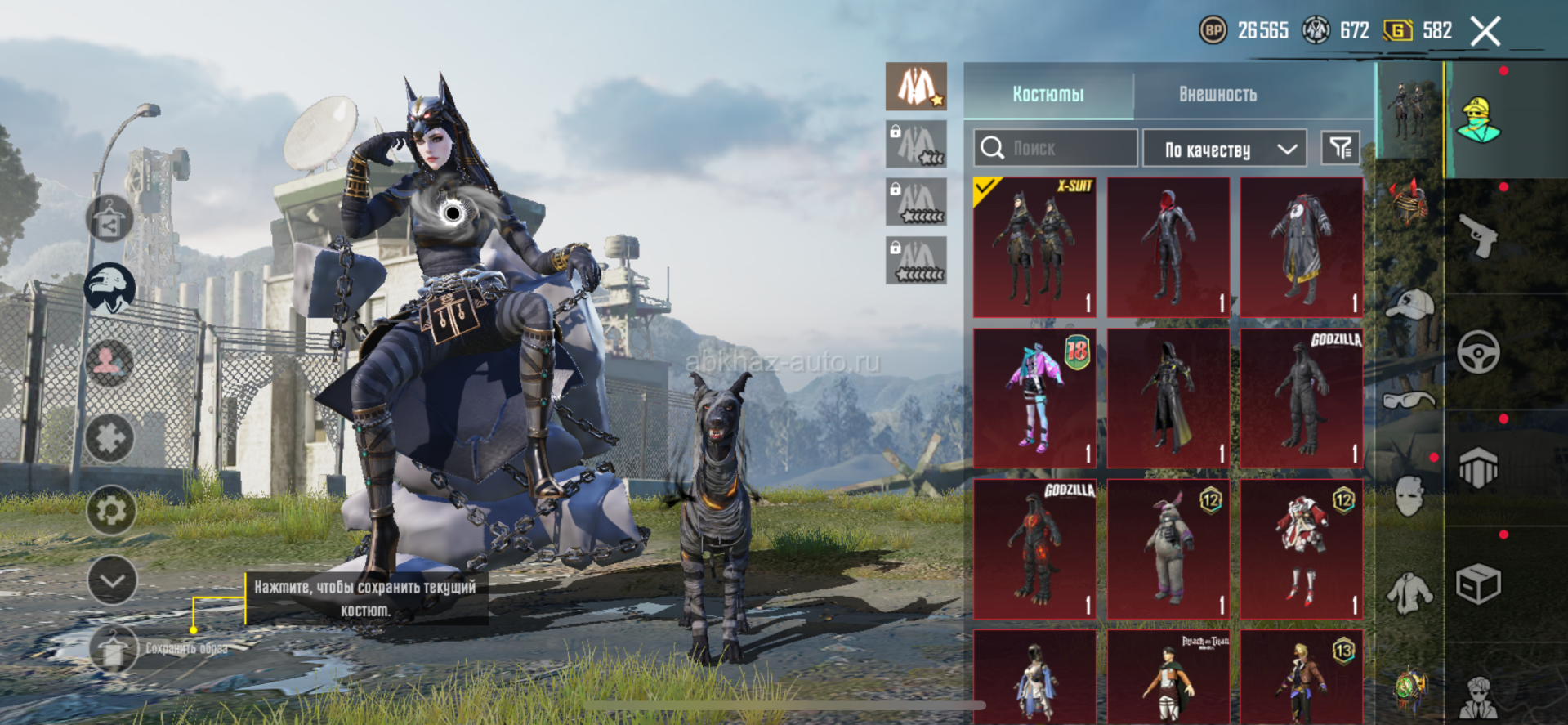
Task: Collapse the side menu with down arrow
Action: [x=111, y=580]
